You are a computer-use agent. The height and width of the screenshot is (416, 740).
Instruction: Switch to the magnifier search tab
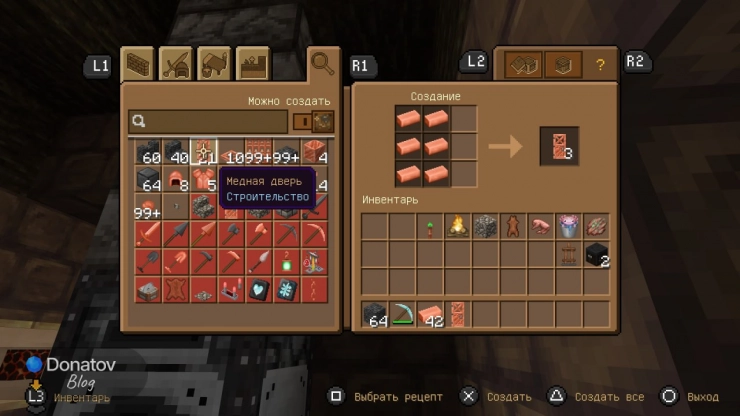[323, 64]
